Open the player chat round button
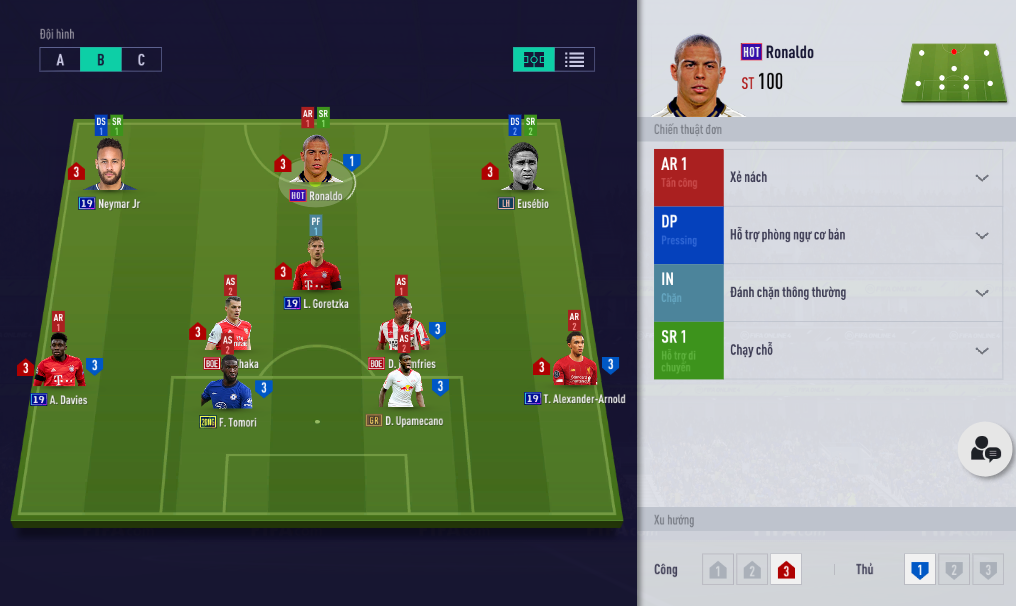Viewport: 1016px width, 606px height. click(x=985, y=449)
